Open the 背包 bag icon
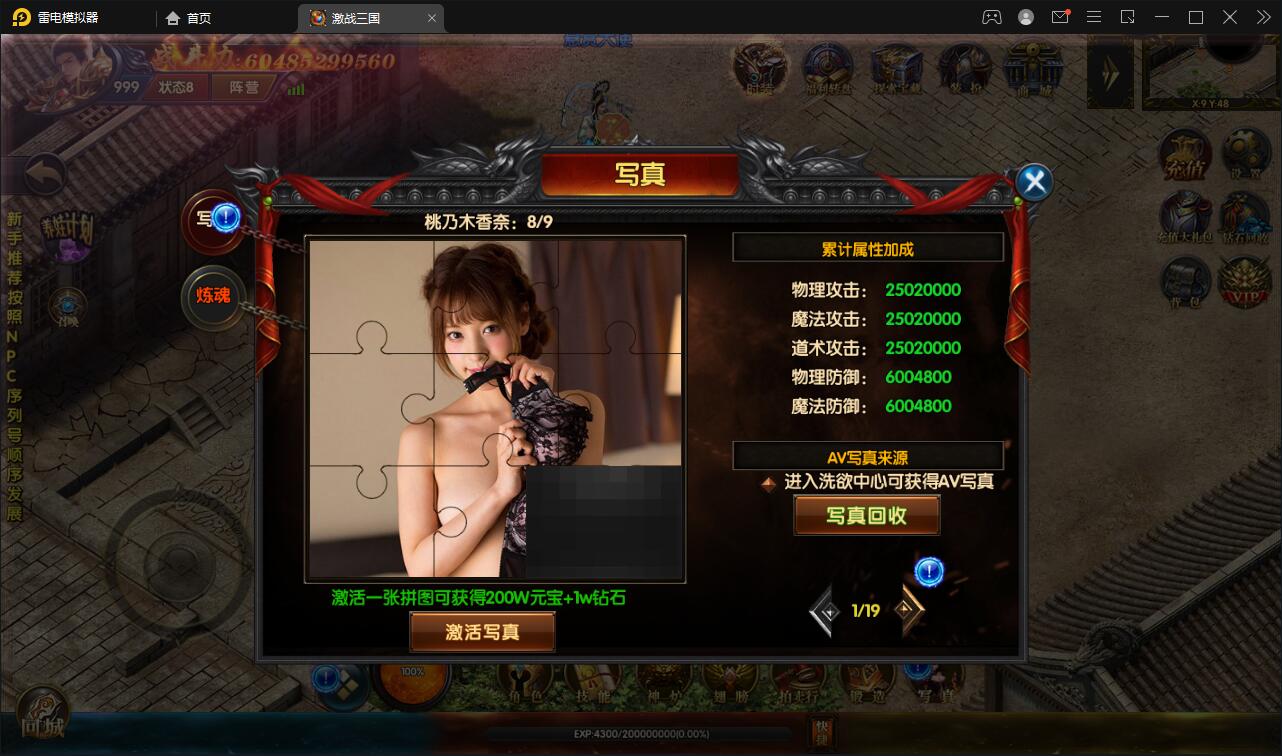The image size is (1282, 756). [1185, 283]
